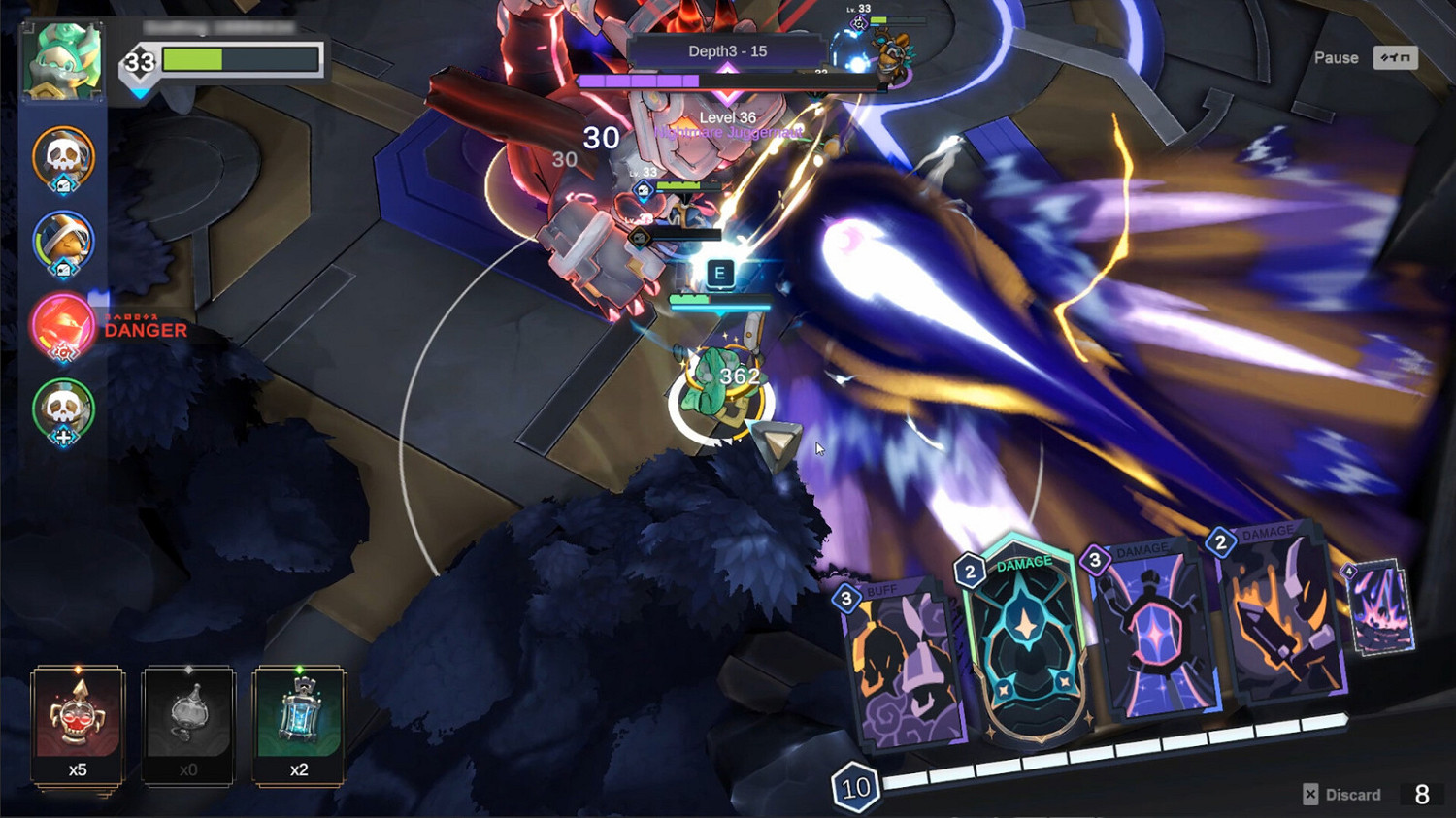
Task: Click the E interaction prompt above the hero
Action: 719,274
